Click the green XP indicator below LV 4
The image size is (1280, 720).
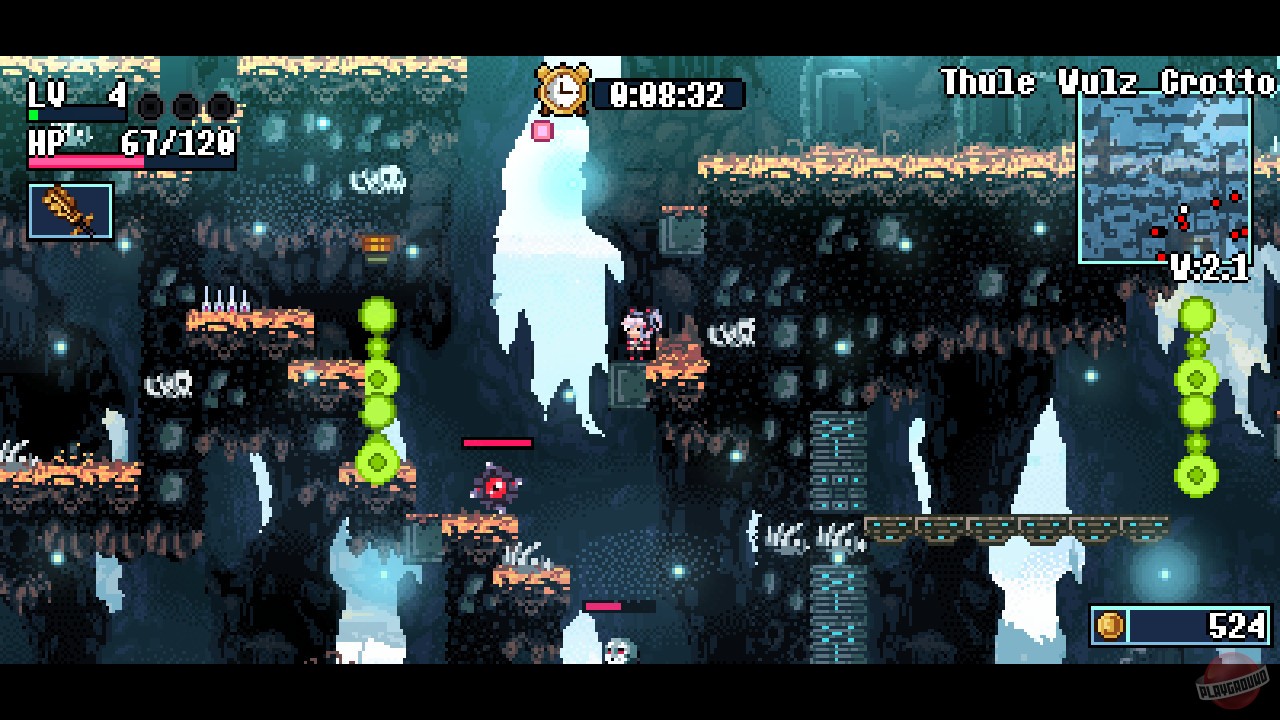click(34, 114)
